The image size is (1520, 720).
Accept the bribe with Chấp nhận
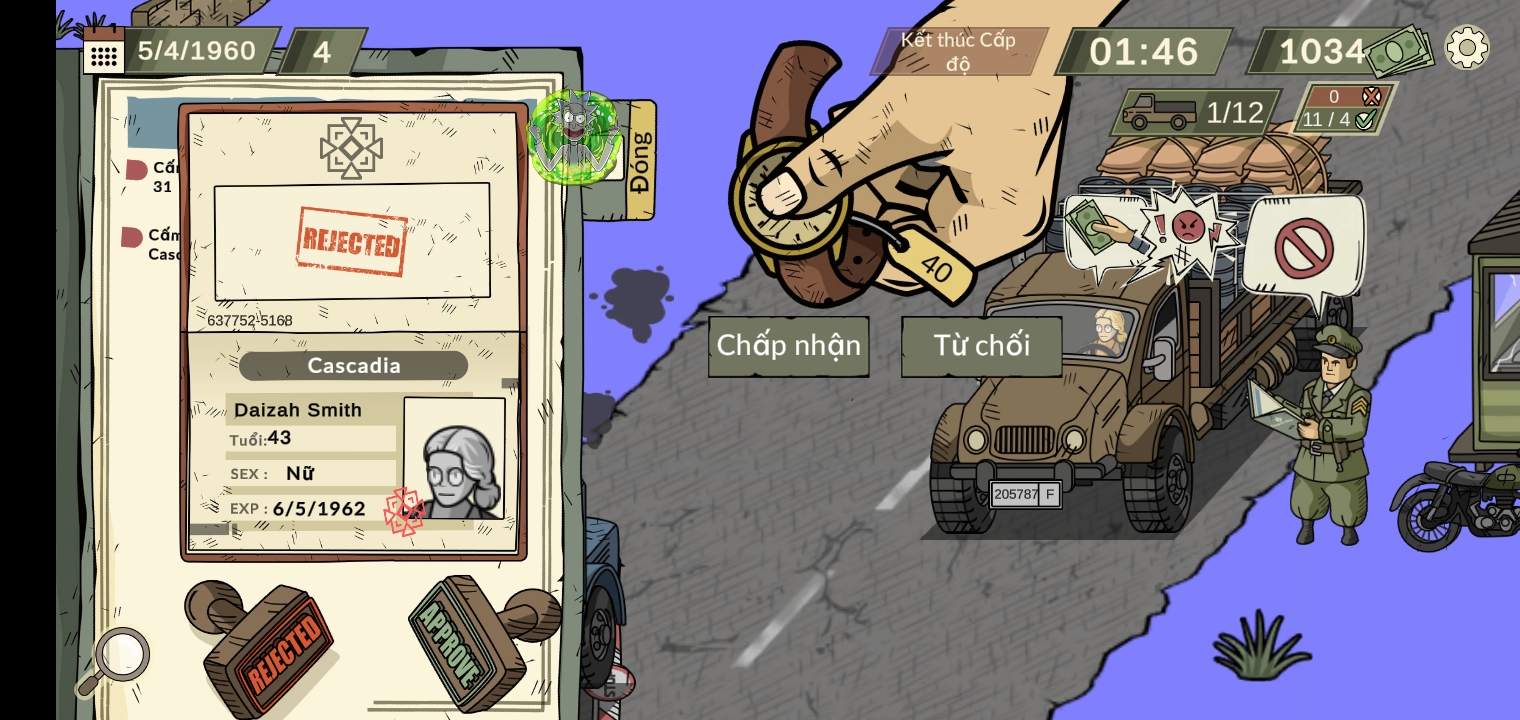pyautogui.click(x=788, y=346)
